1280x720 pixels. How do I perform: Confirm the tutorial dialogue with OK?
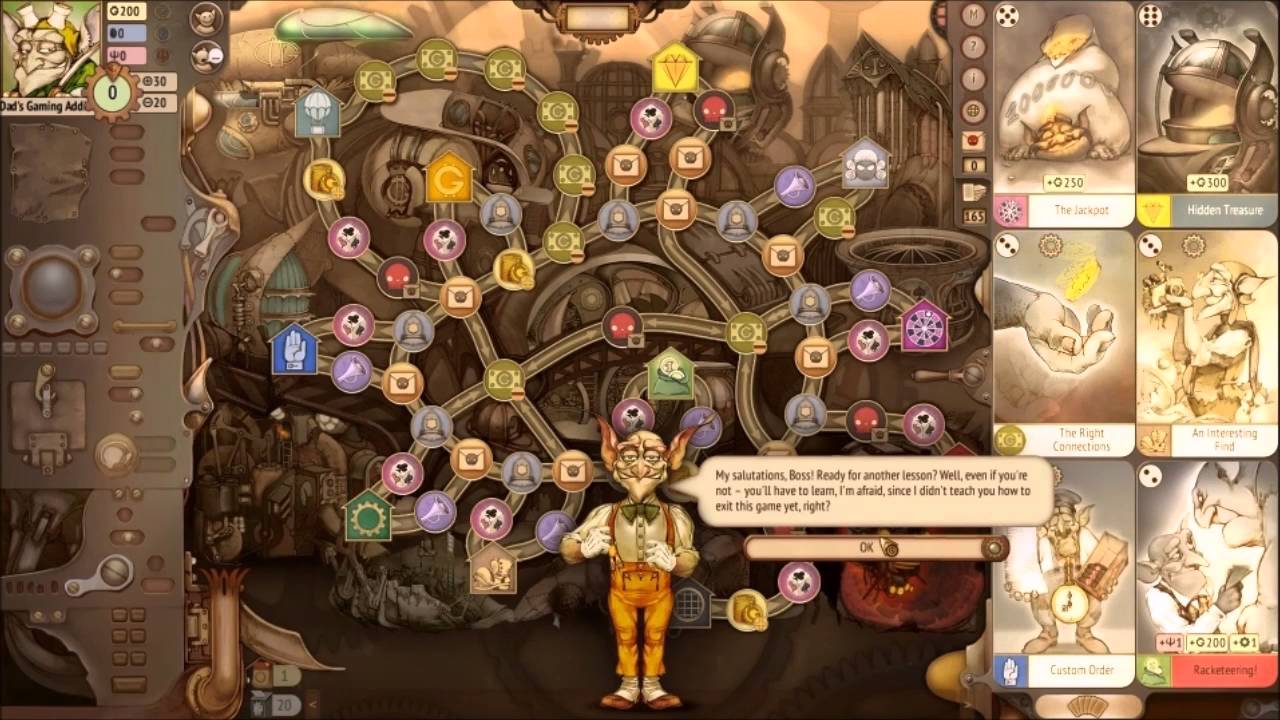point(868,547)
